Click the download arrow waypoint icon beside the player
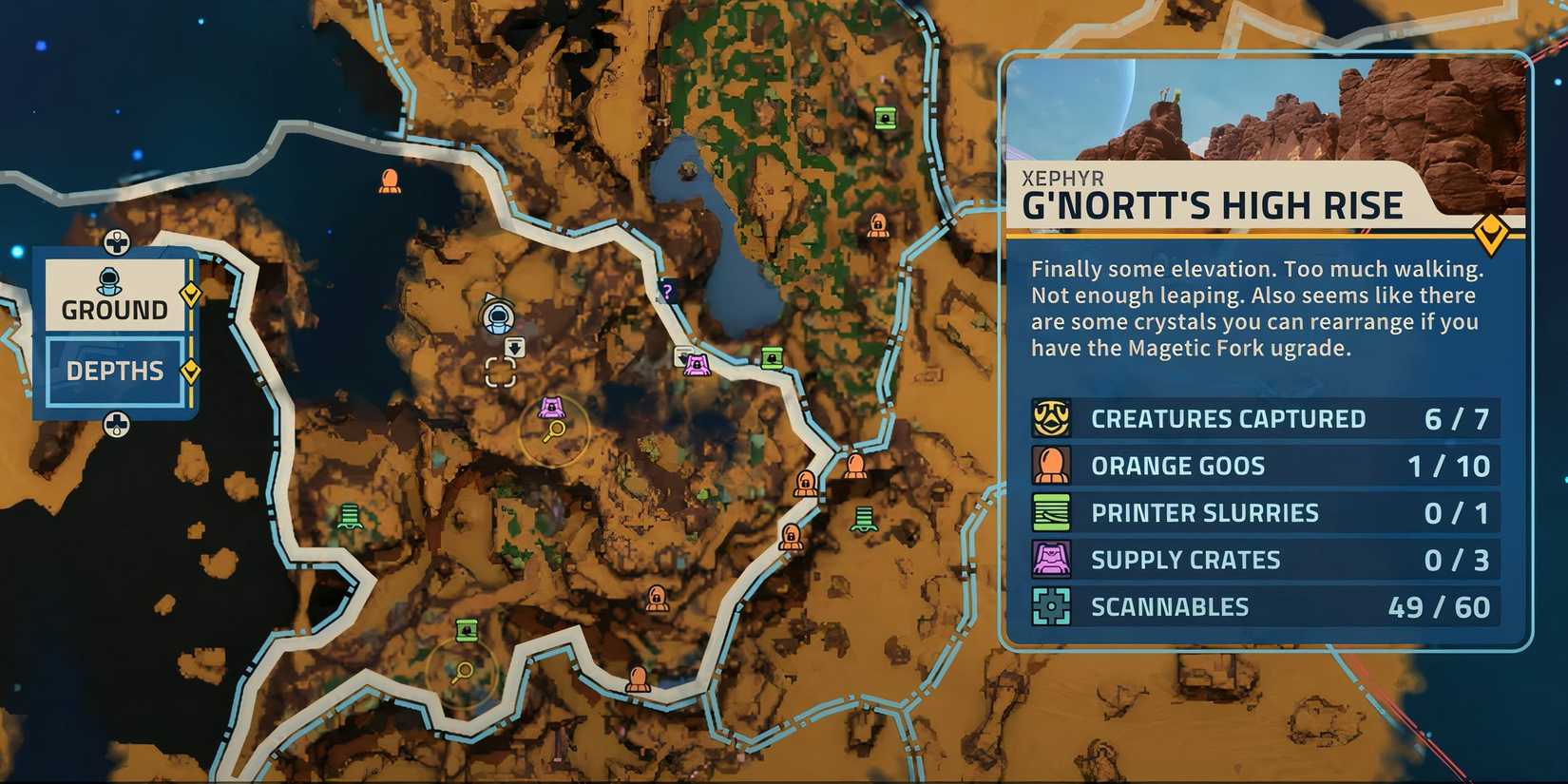The image size is (1568, 784). [513, 348]
